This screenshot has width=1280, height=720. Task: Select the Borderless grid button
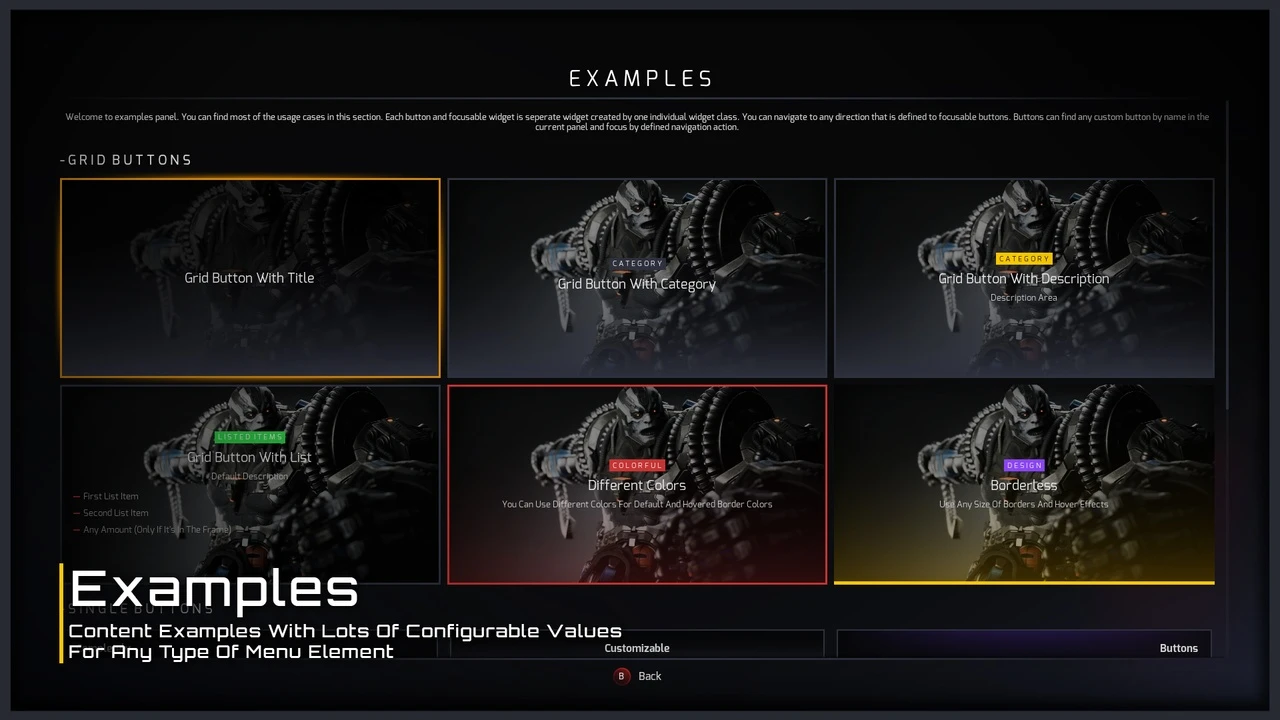tap(1024, 485)
